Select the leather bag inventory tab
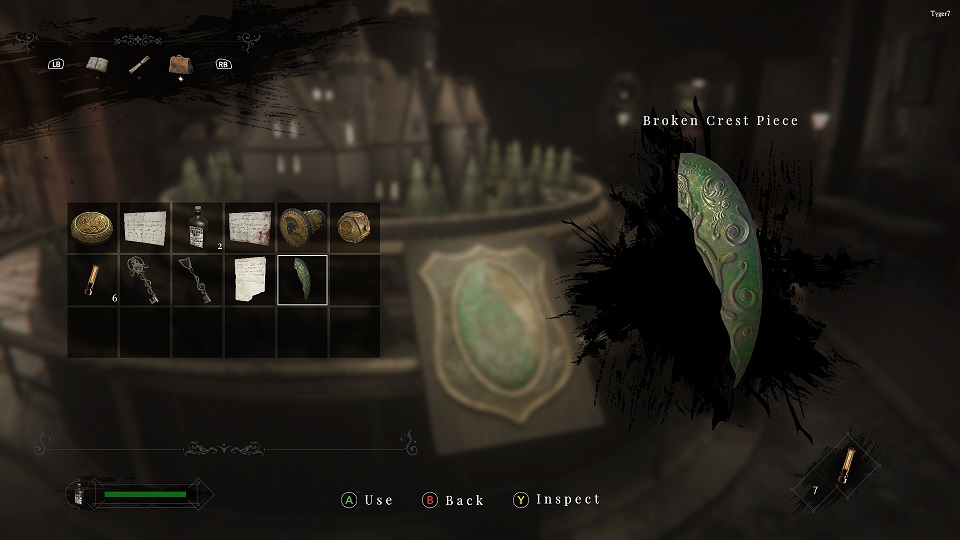Image resolution: width=960 pixels, height=540 pixels. (181, 65)
